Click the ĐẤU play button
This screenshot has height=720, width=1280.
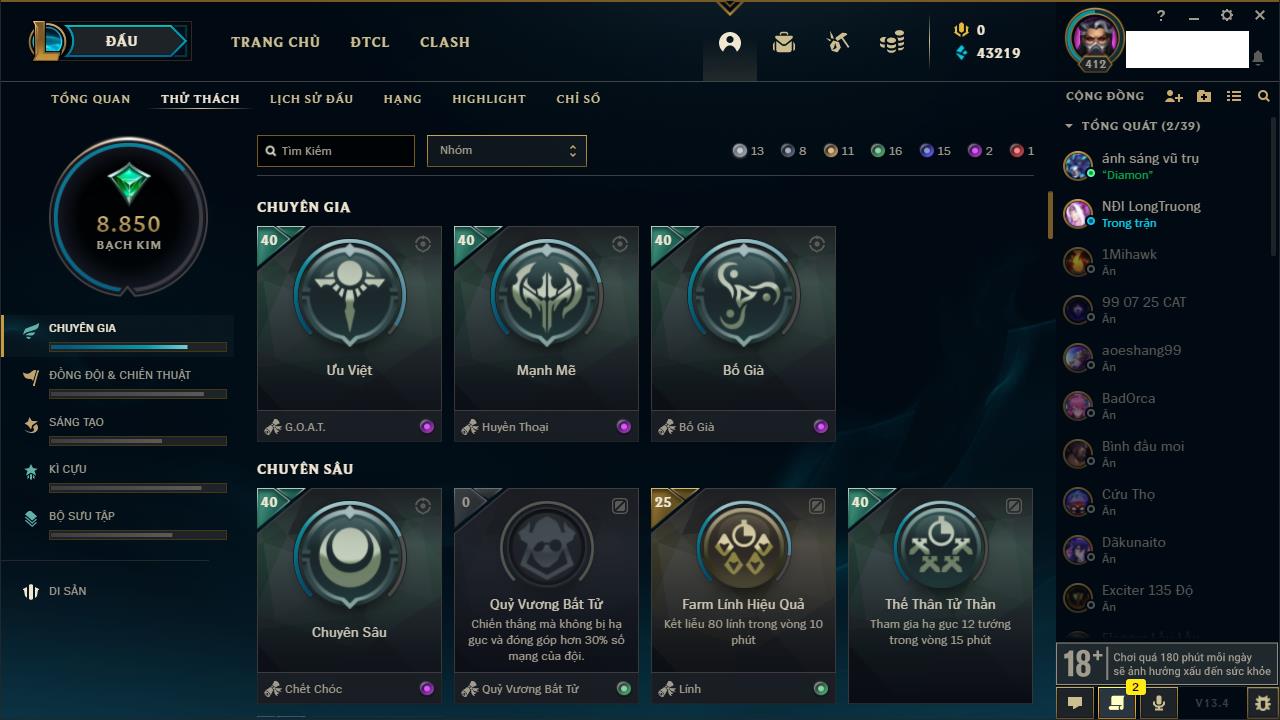point(122,41)
